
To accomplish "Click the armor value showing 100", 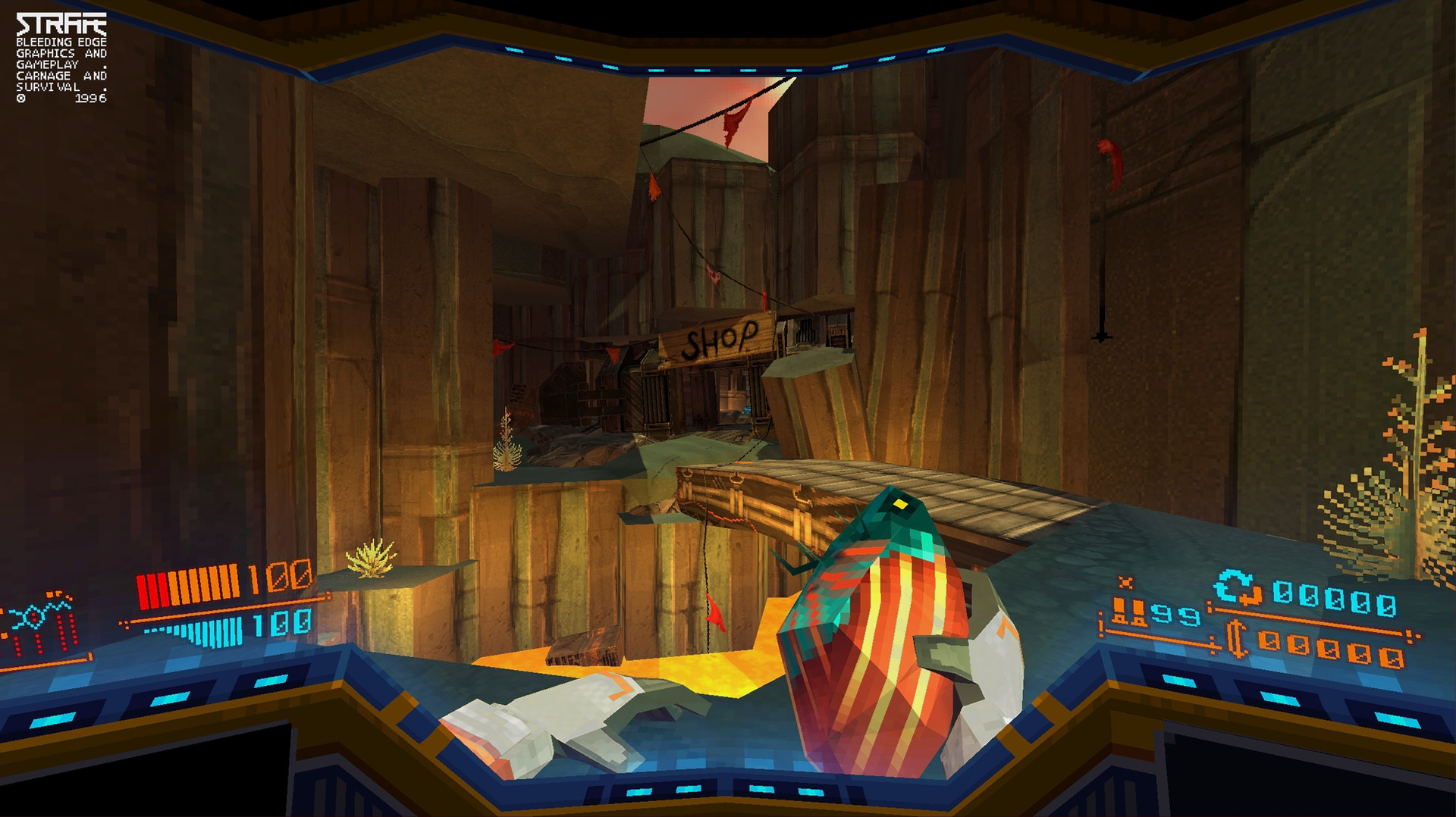I will [x=281, y=624].
